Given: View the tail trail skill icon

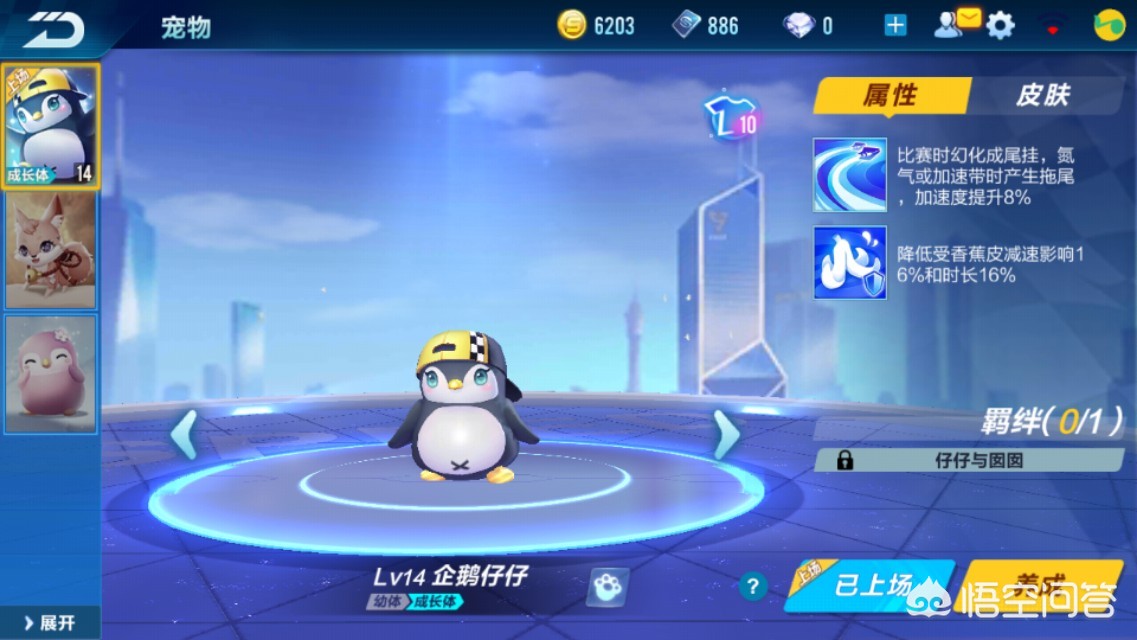Looking at the screenshot, I should coord(849,175).
